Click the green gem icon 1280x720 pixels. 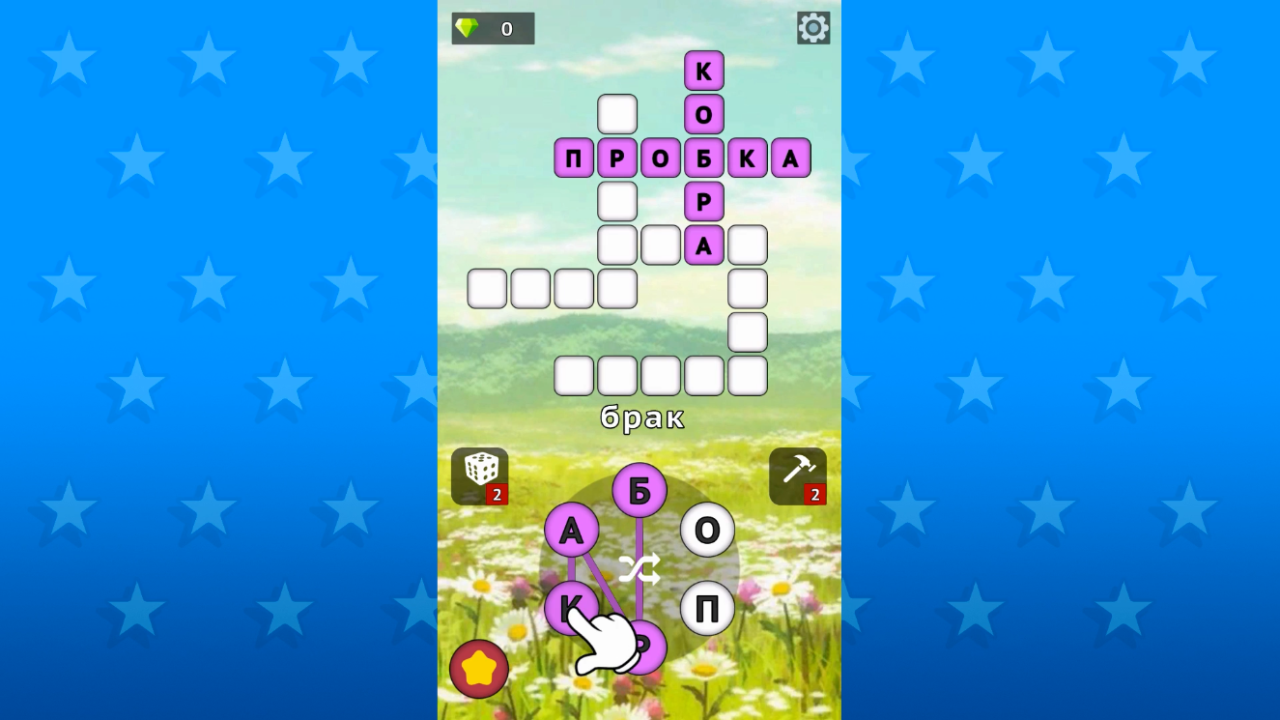pyautogui.click(x=469, y=28)
